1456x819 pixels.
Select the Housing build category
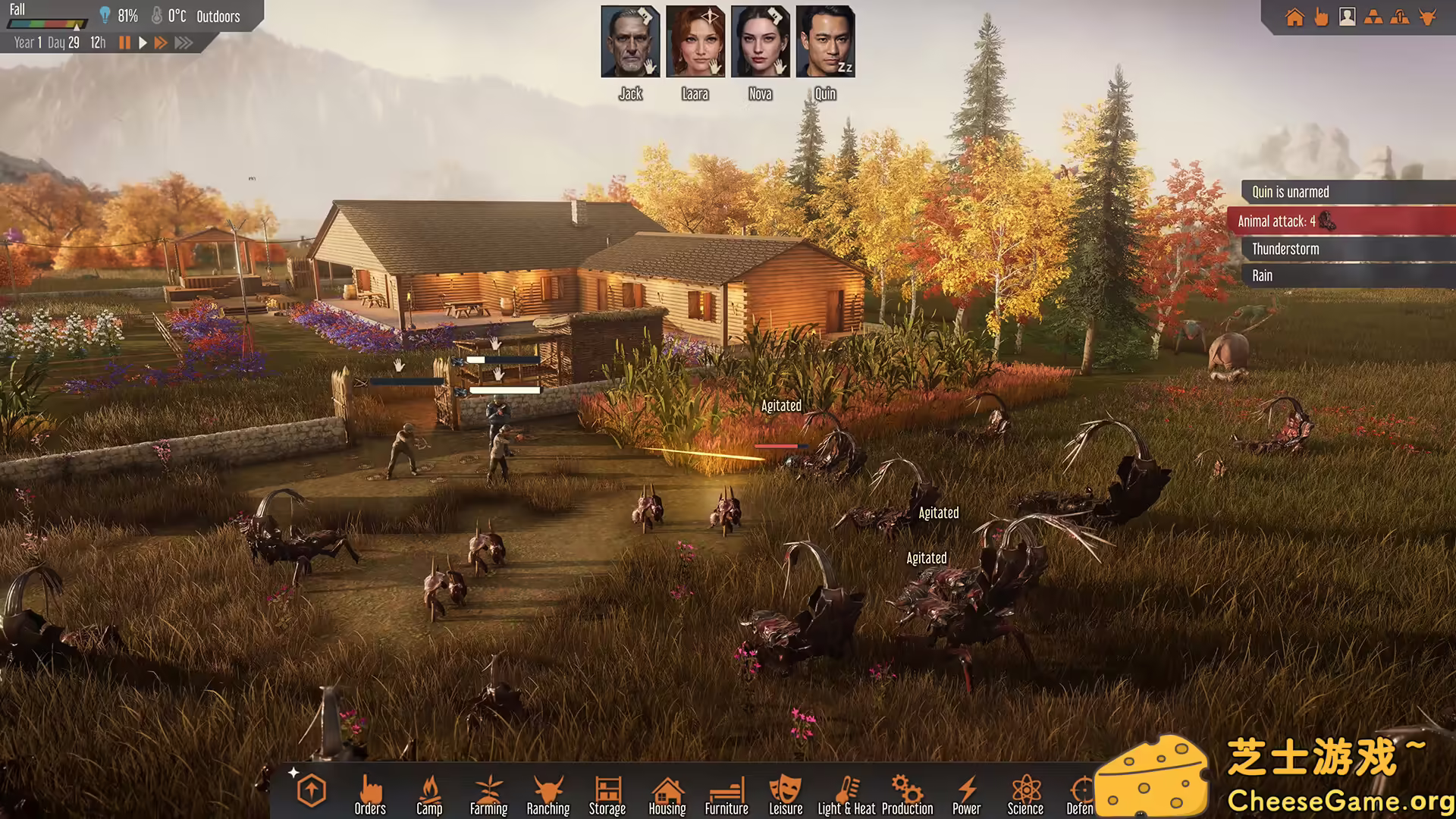(667, 794)
